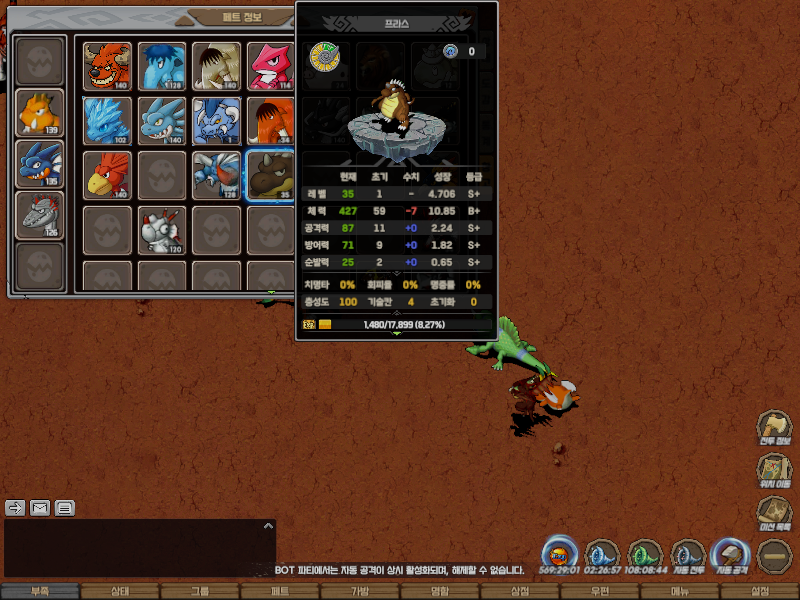Select the gray dinosaur party pet, level 126
The width and height of the screenshot is (800, 600).
tap(40, 215)
